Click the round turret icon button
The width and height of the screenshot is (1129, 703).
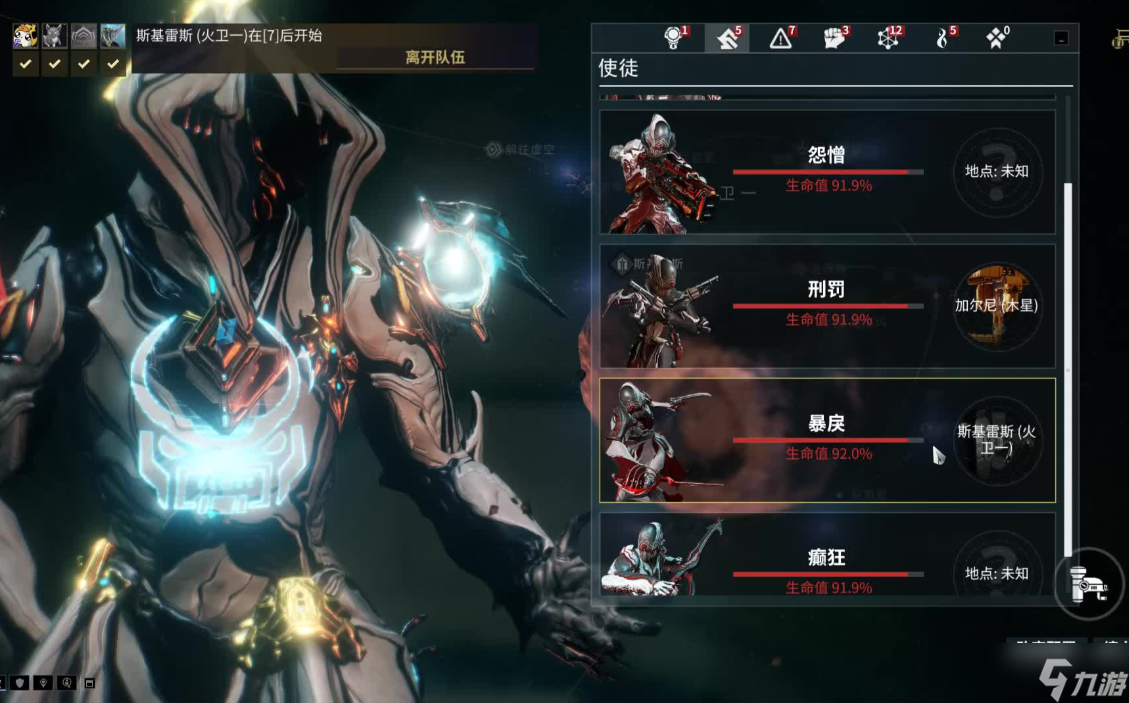[x=1087, y=583]
